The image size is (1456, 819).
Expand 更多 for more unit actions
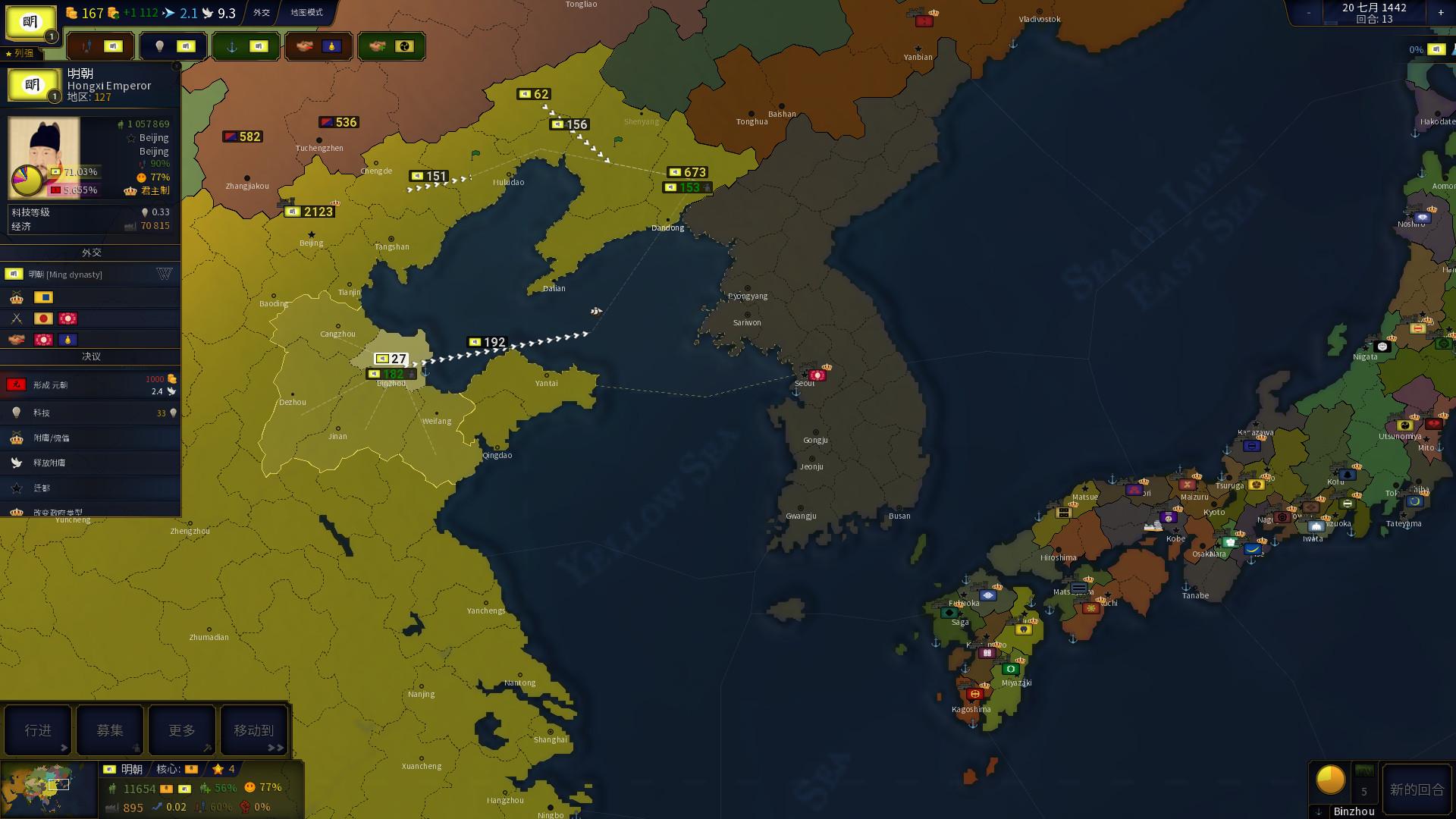(x=181, y=730)
